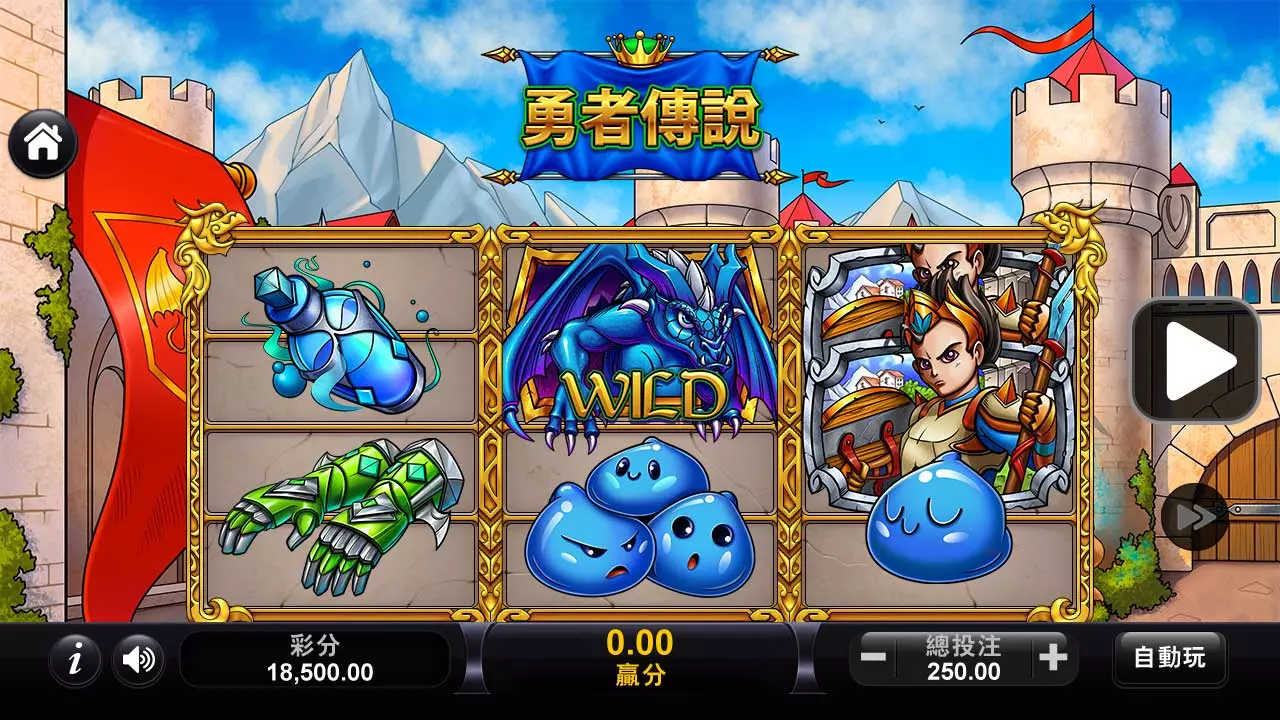1280x720 pixels.
Task: Click the 贏分 win amount display
Action: (x=640, y=658)
